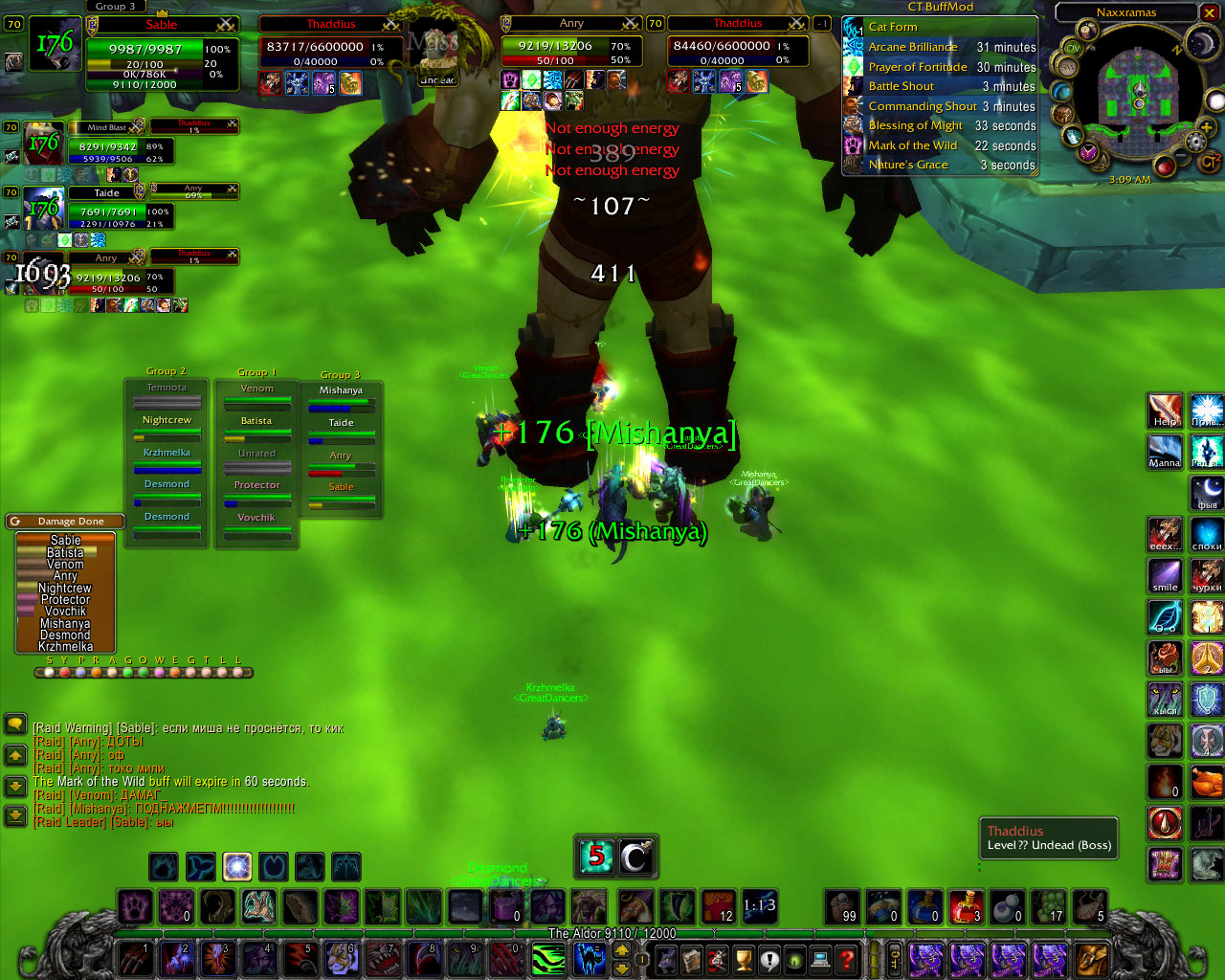Click the gear icon on the minimap
The image size is (1225, 980).
point(1194,142)
